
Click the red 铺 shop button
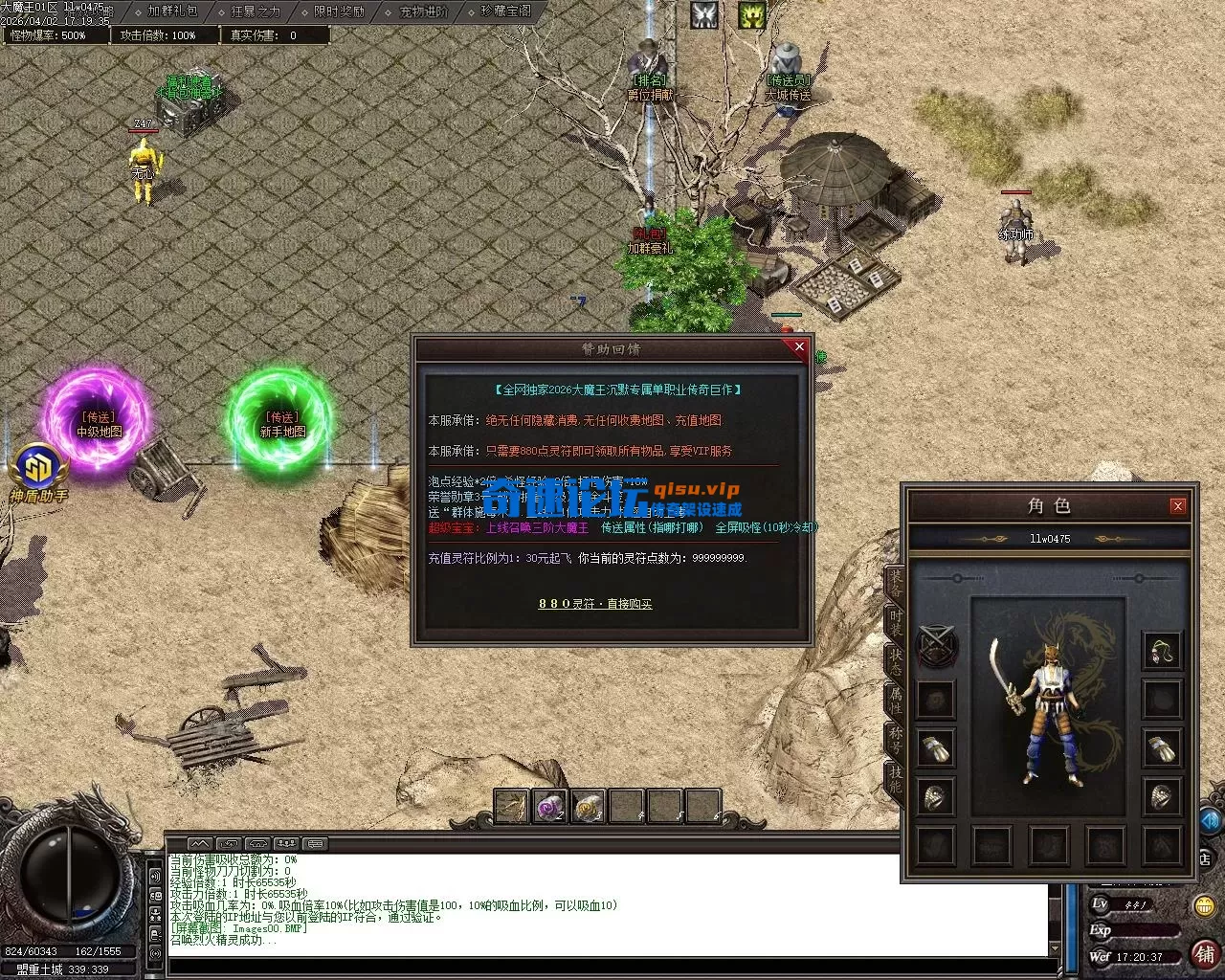click(x=1205, y=953)
